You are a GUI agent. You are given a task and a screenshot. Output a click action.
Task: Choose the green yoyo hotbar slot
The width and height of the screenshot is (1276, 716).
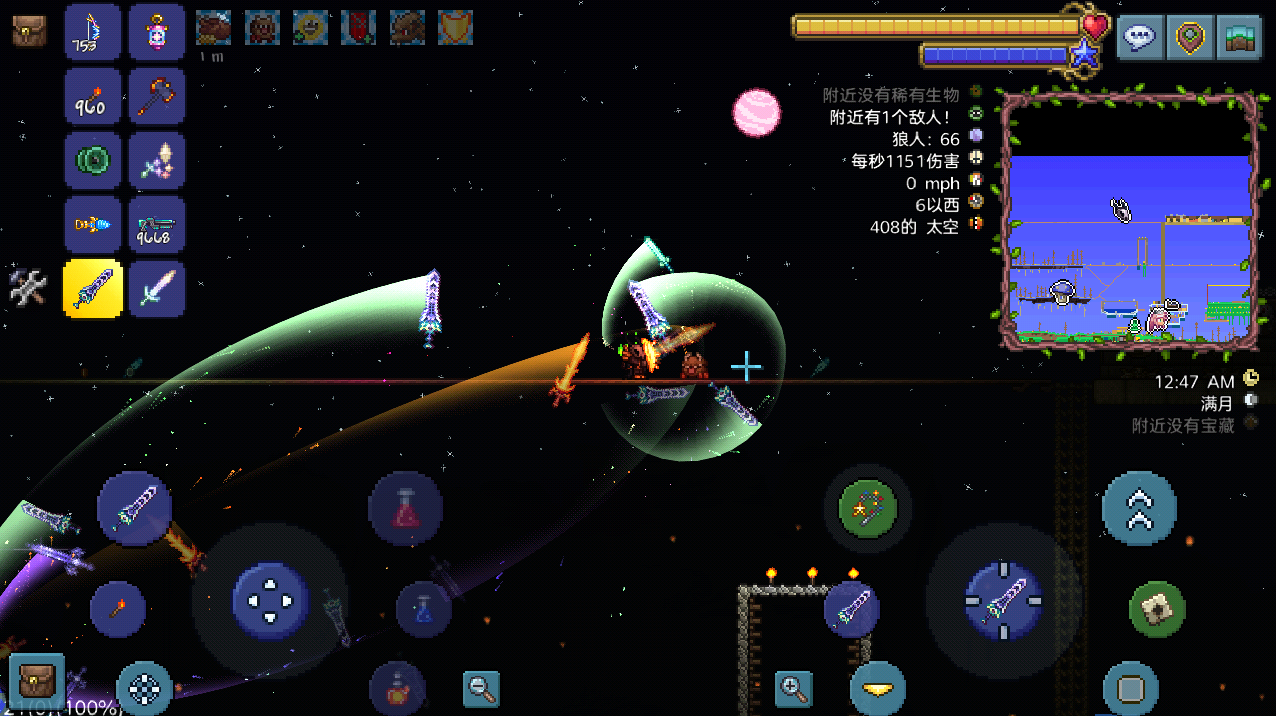click(93, 160)
